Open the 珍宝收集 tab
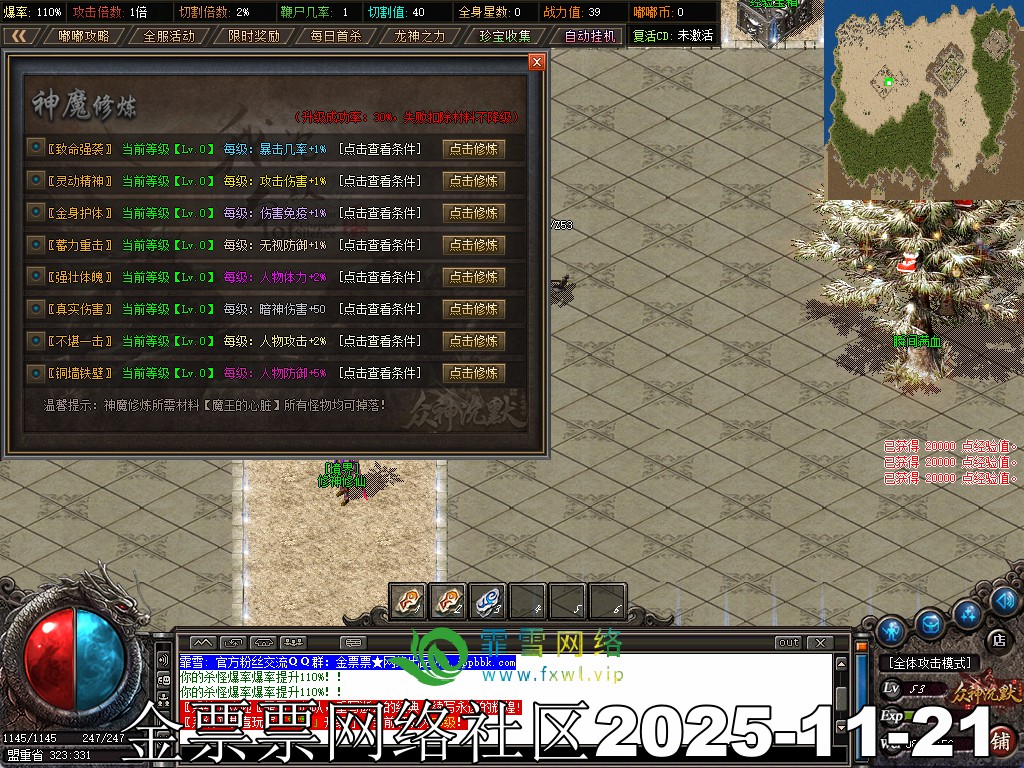The height and width of the screenshot is (768, 1024). pyautogui.click(x=505, y=35)
